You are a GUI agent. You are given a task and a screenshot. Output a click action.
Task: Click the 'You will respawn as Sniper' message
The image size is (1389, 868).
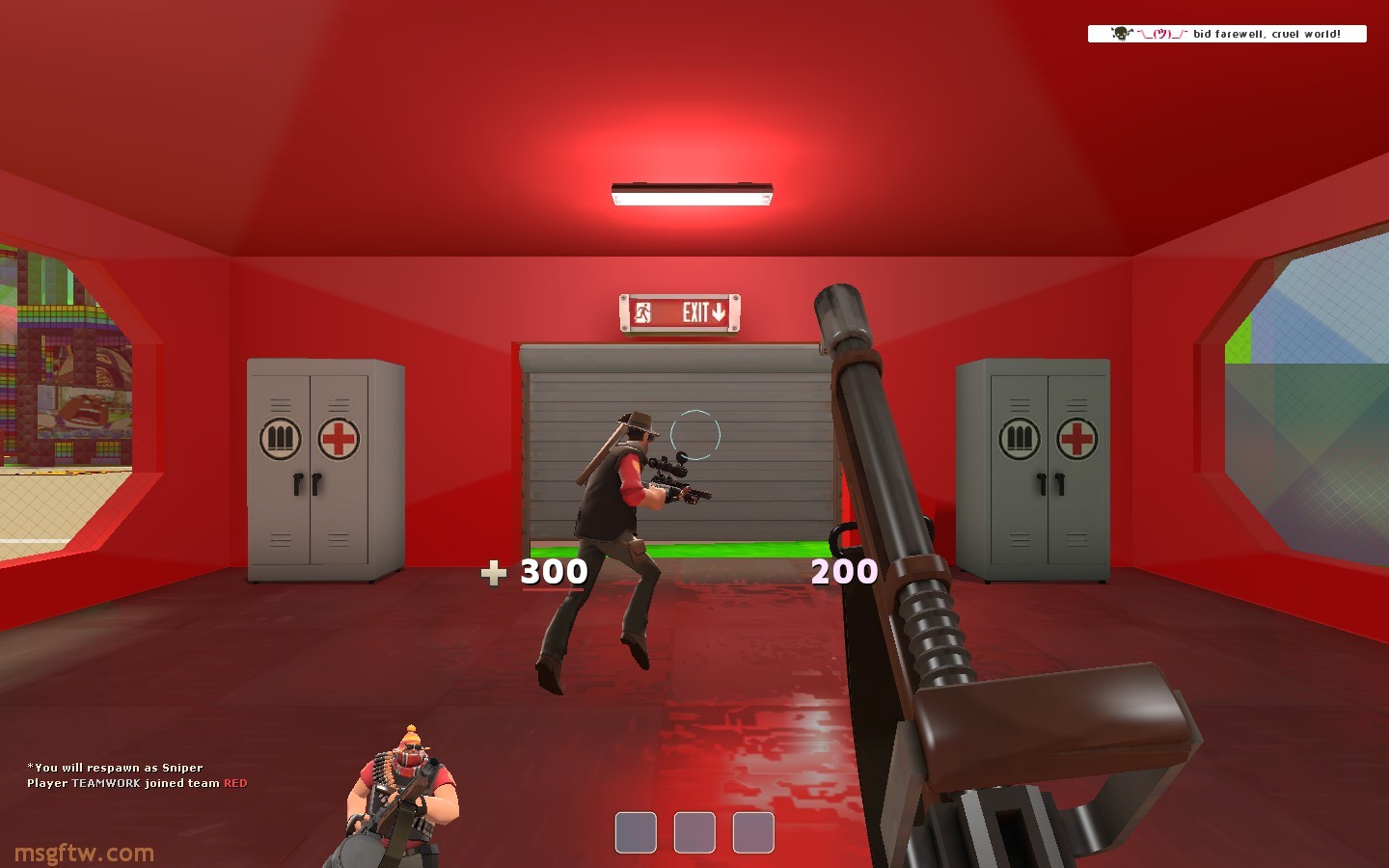tap(116, 768)
